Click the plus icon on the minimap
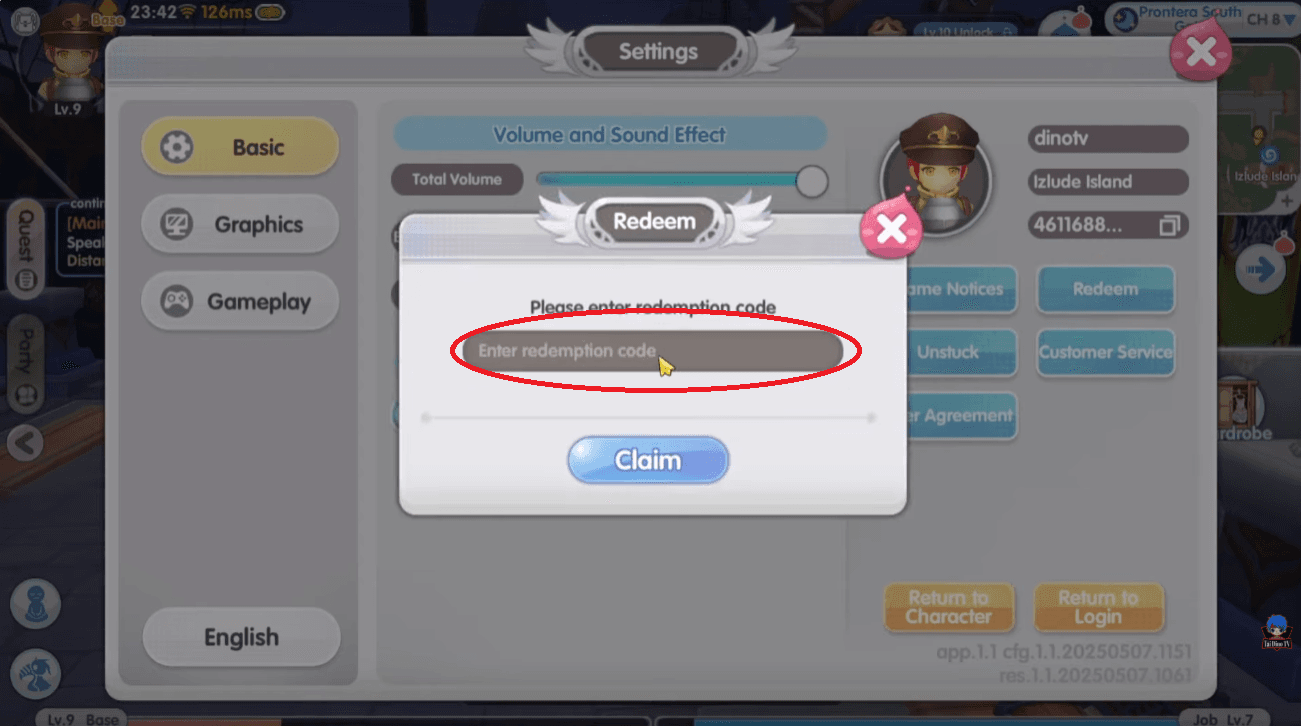Screen dimensions: 1301x726 coord(1288,198)
